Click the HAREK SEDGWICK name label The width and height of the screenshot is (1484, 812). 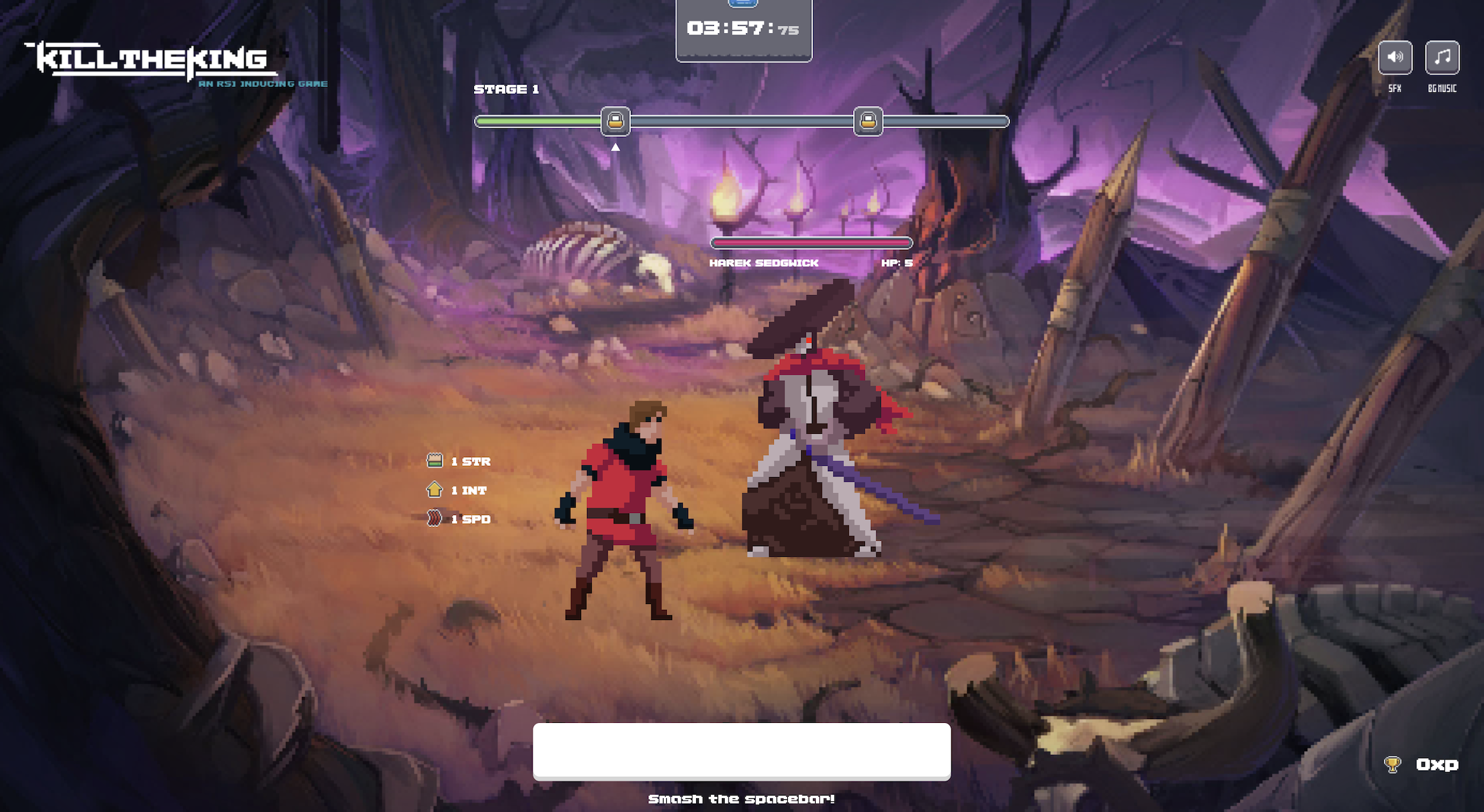tap(766, 262)
